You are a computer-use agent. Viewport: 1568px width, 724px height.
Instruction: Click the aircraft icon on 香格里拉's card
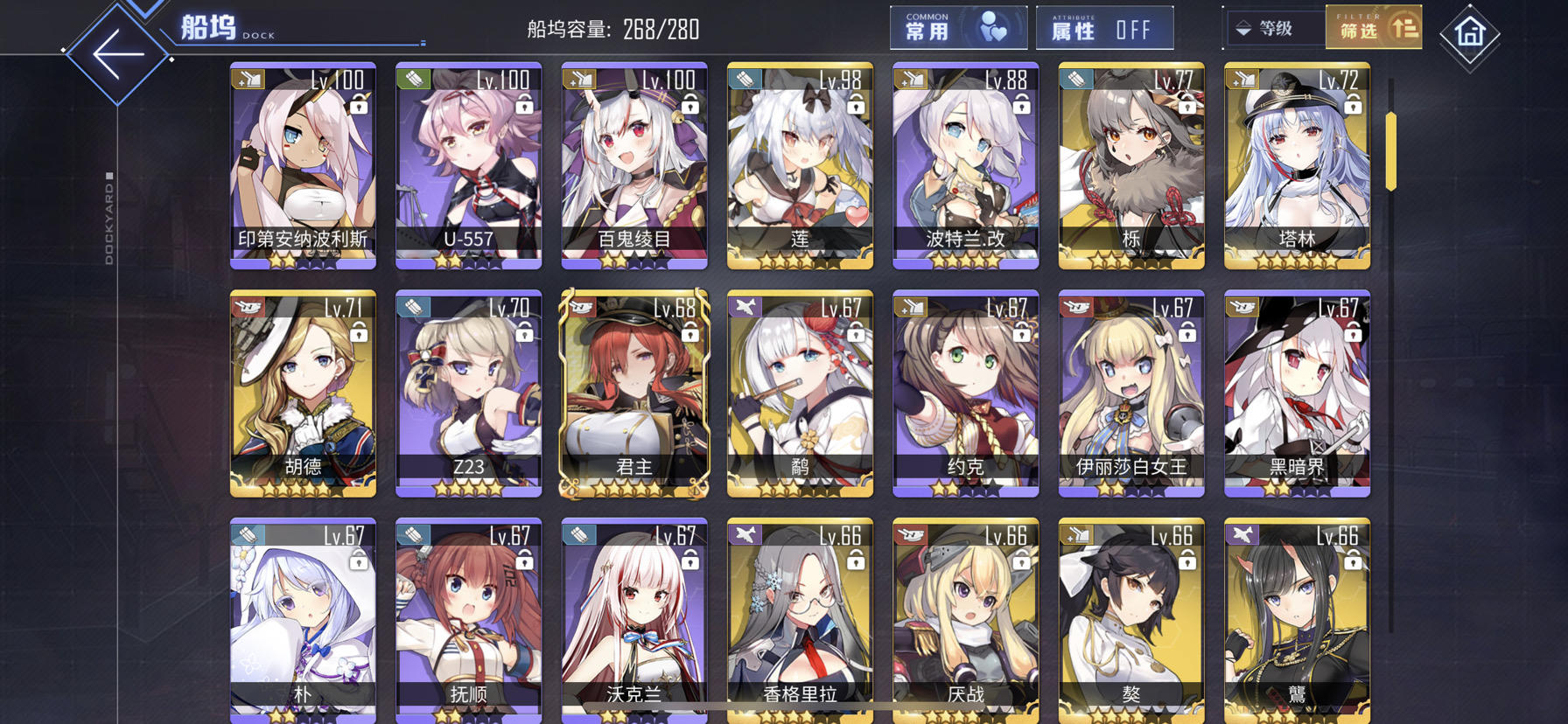(743, 535)
